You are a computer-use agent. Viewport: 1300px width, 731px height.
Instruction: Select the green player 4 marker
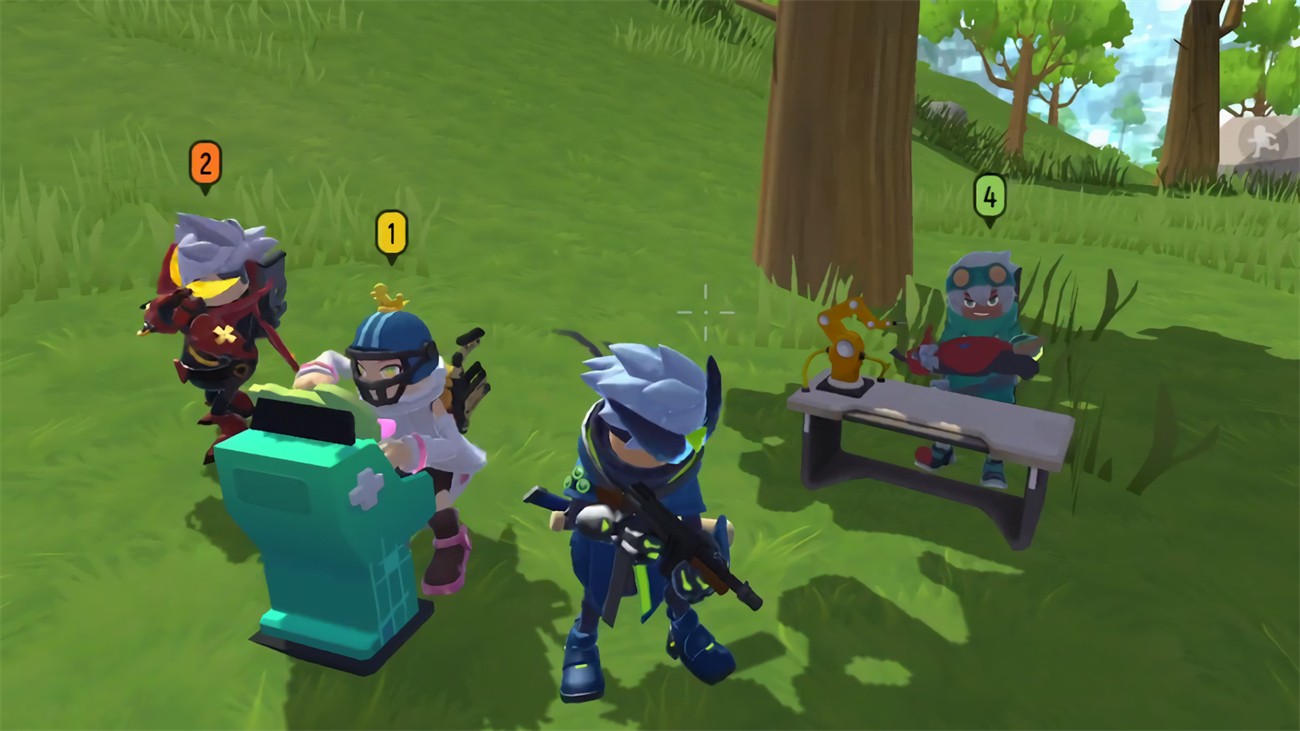989,197
